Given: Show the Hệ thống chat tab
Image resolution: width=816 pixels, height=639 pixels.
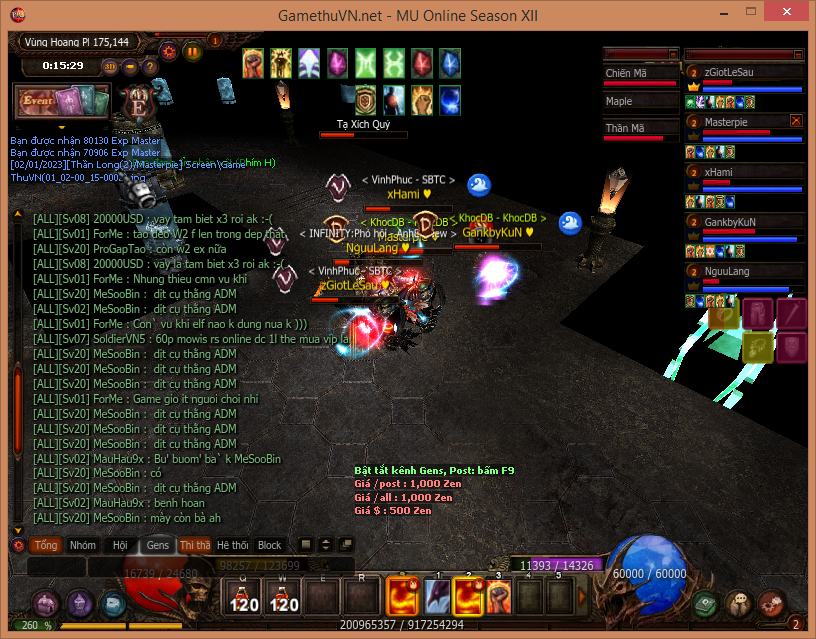Looking at the screenshot, I should 233,545.
